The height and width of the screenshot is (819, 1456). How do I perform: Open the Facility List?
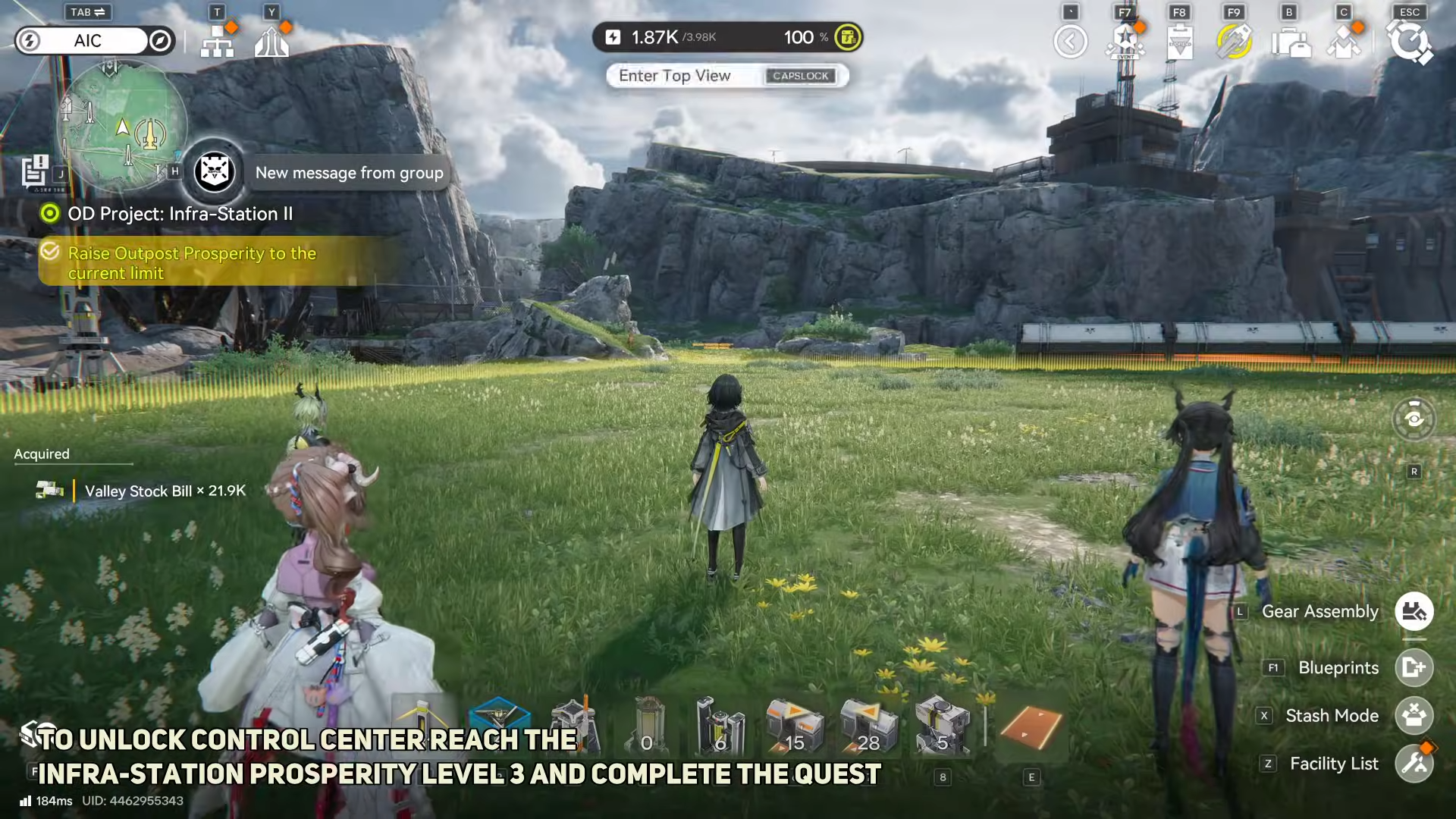click(1414, 764)
